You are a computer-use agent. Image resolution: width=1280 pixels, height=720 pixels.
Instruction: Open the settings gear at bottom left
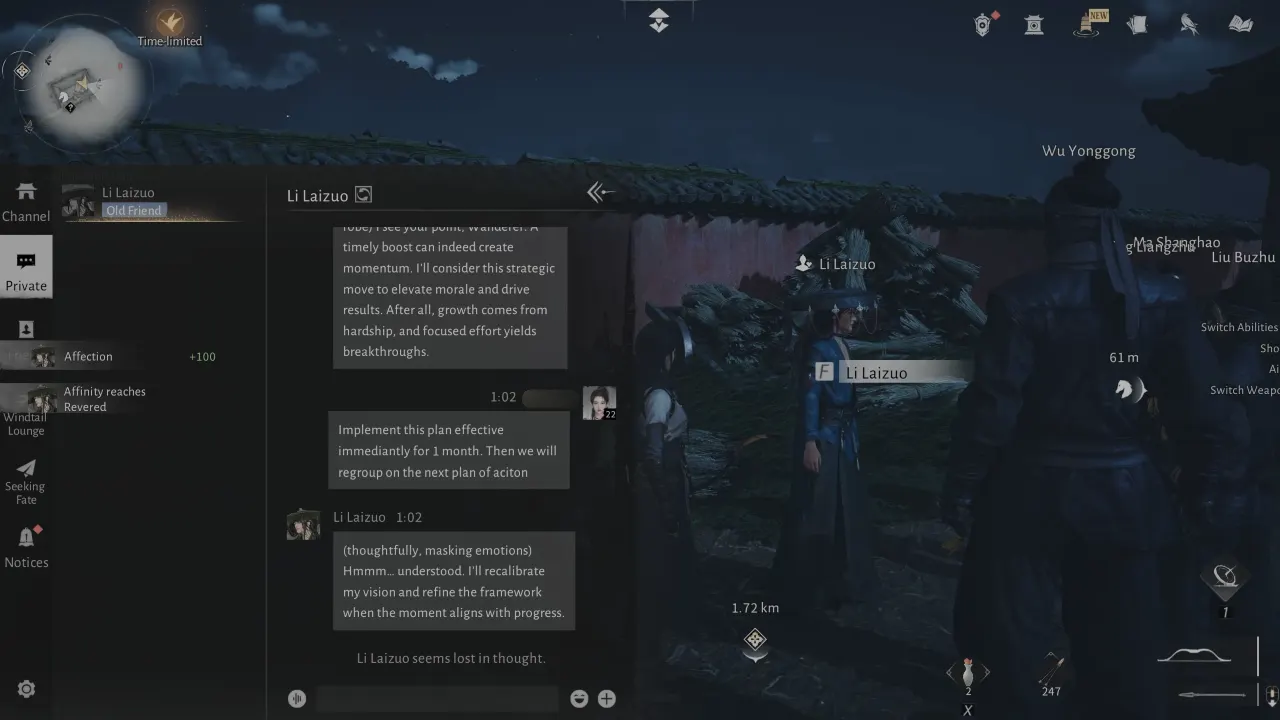tap(26, 688)
